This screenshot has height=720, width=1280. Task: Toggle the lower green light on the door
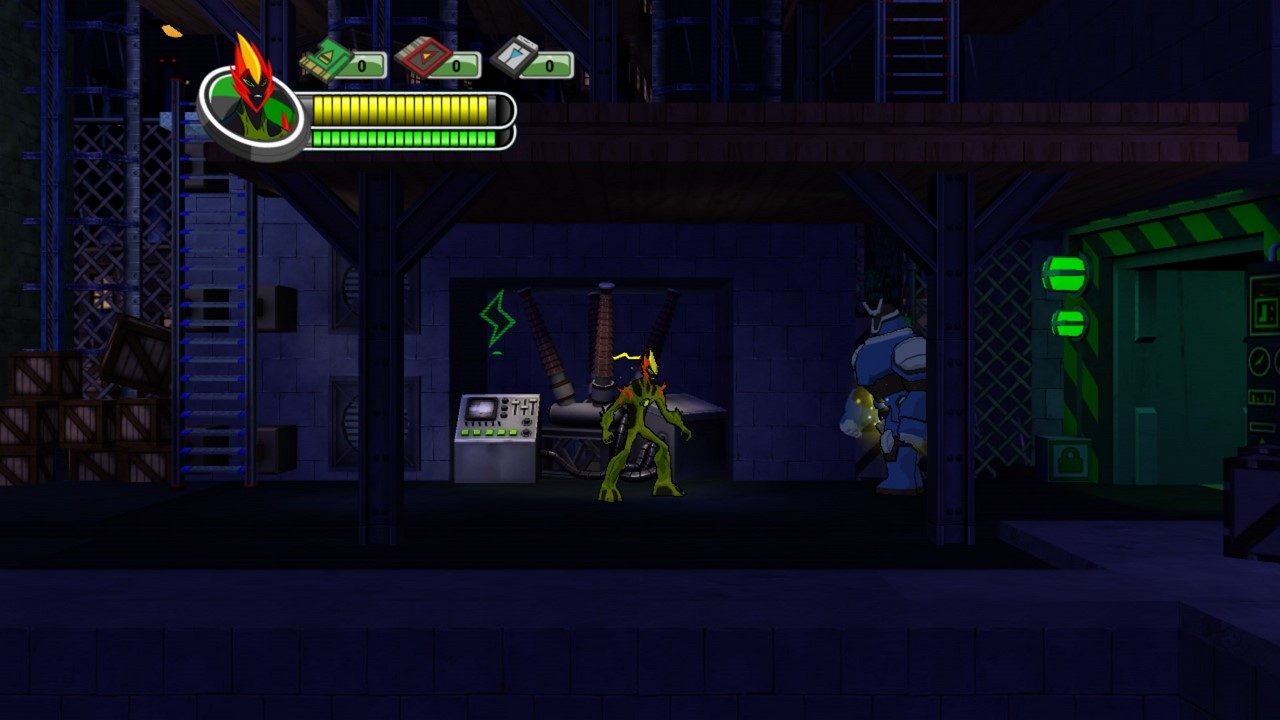pos(1070,322)
